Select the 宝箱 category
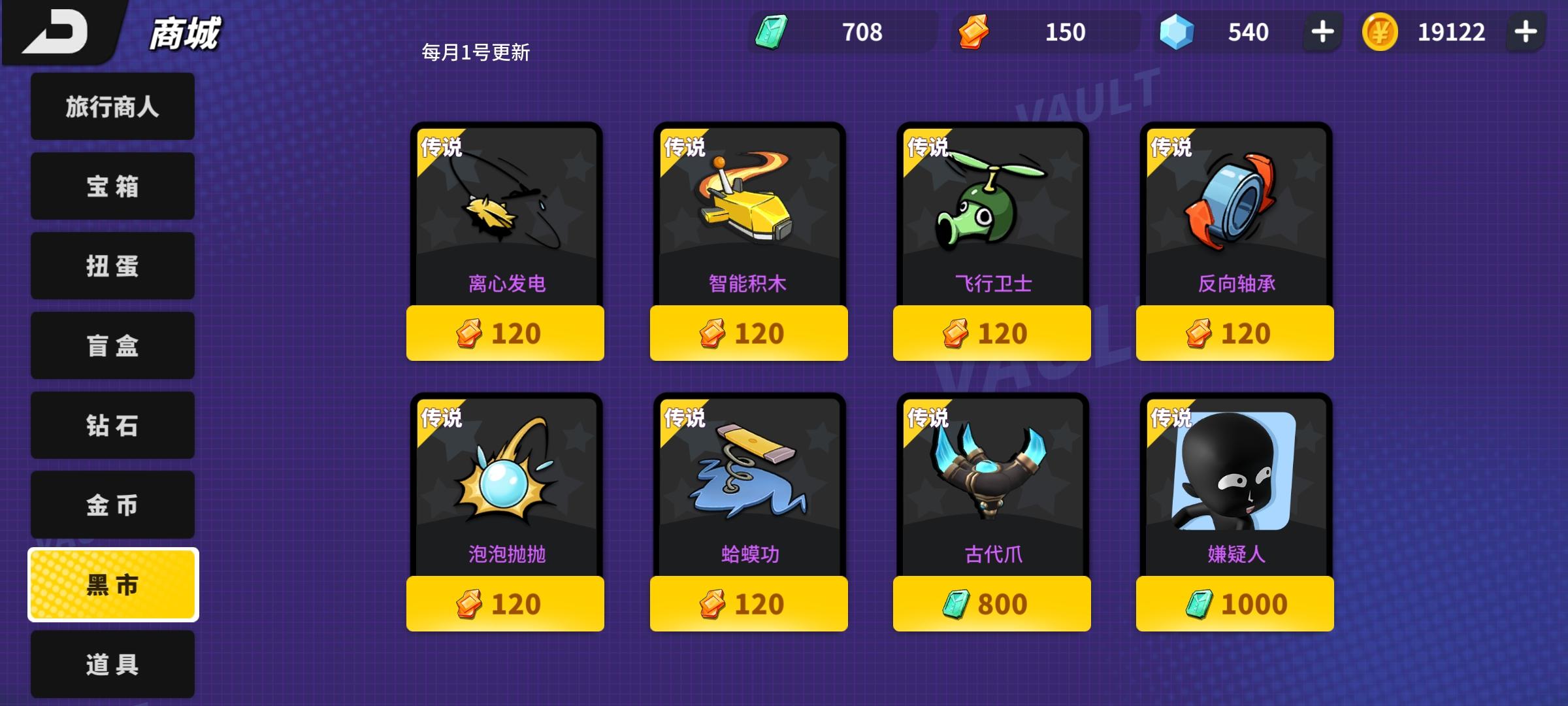The height and width of the screenshot is (706, 1568). pyautogui.click(x=111, y=186)
